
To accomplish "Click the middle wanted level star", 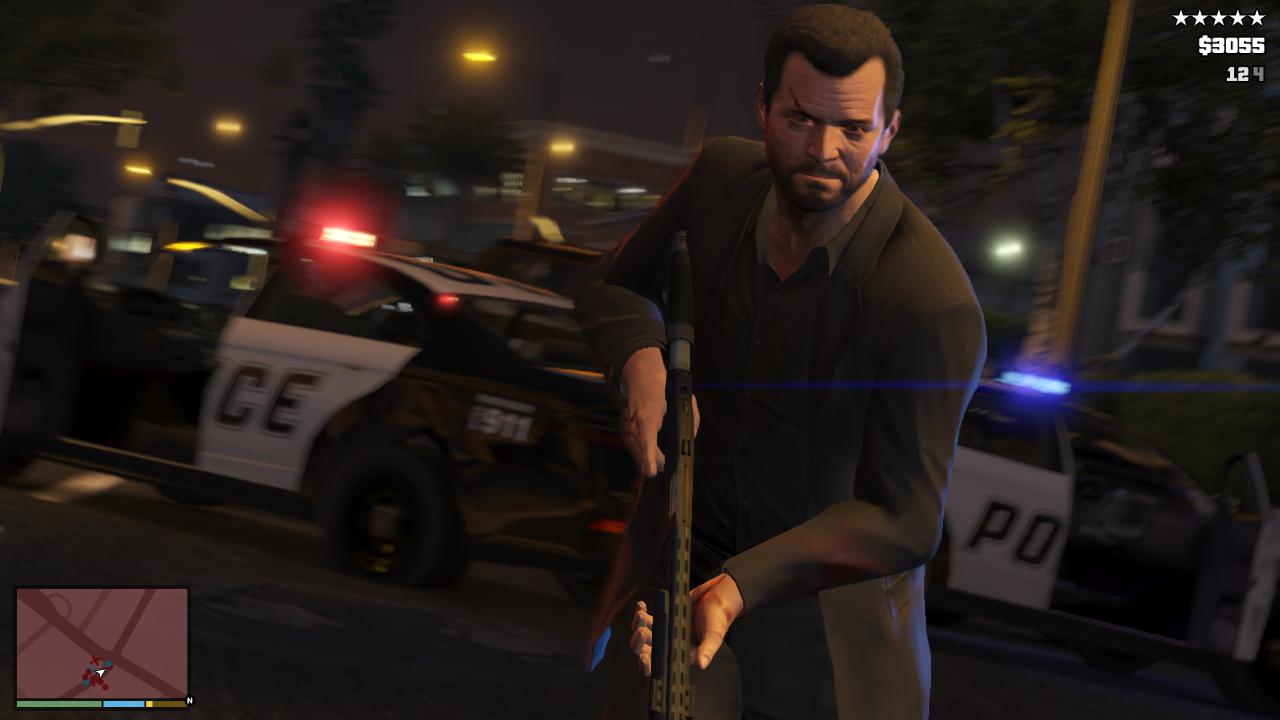I will [x=1219, y=17].
